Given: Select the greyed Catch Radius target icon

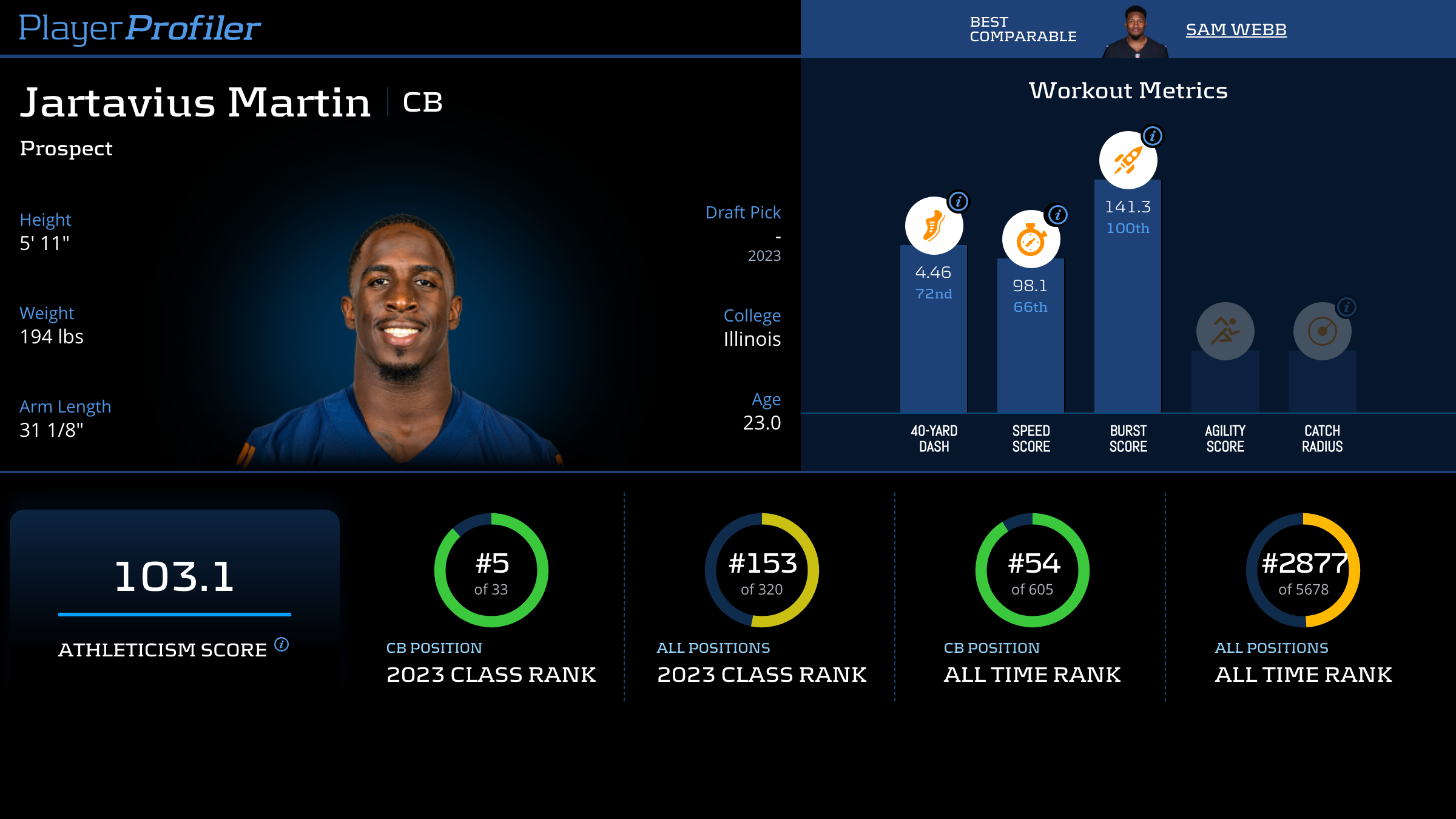Looking at the screenshot, I should click(x=1322, y=331).
